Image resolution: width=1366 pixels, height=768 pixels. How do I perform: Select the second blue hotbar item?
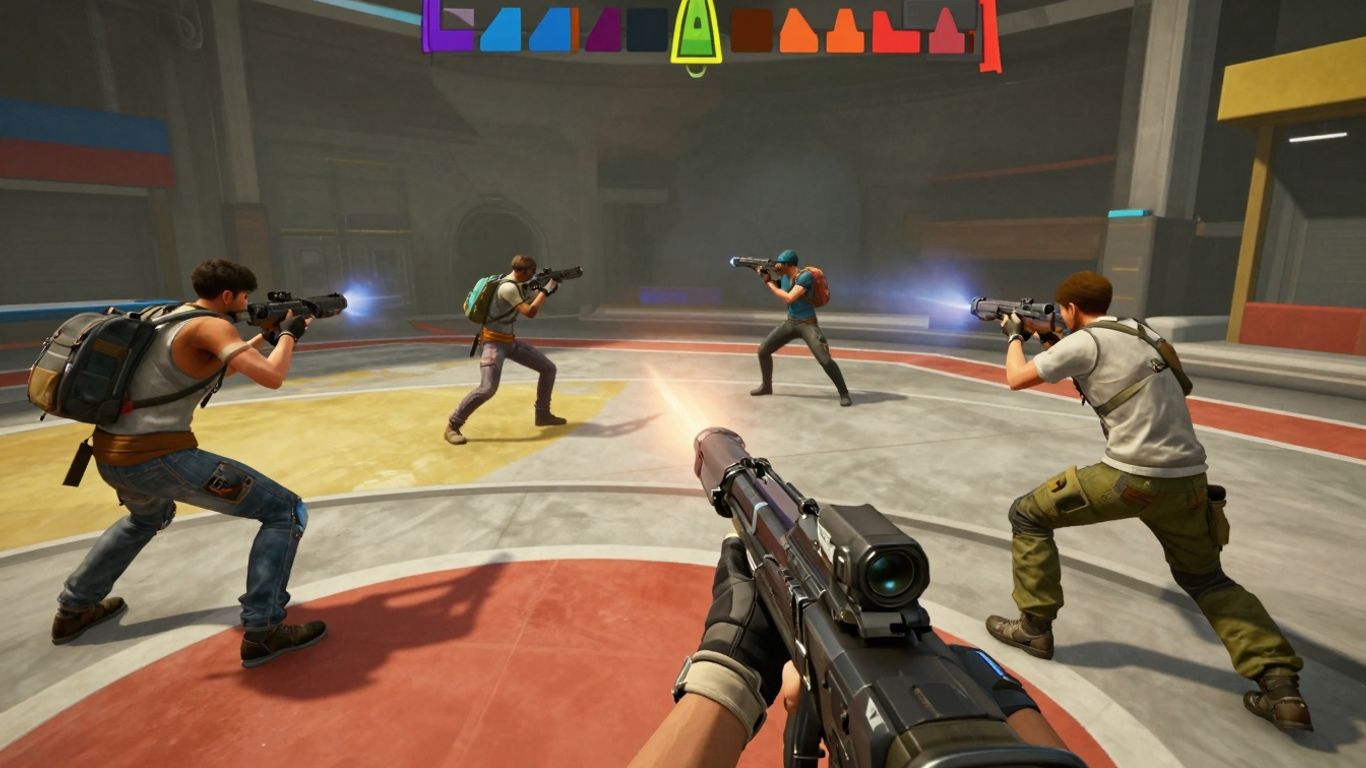(x=552, y=32)
